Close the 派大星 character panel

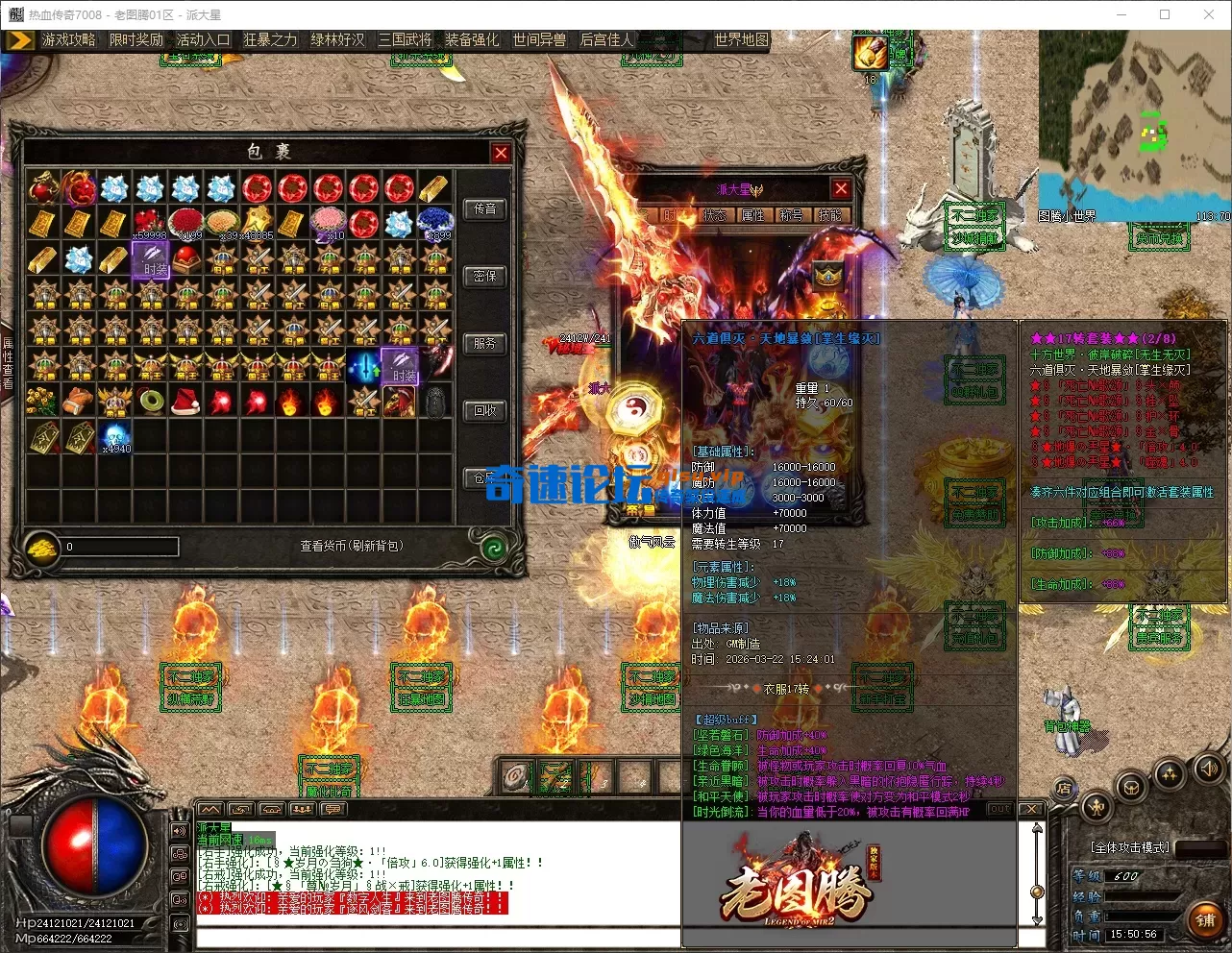tap(841, 189)
